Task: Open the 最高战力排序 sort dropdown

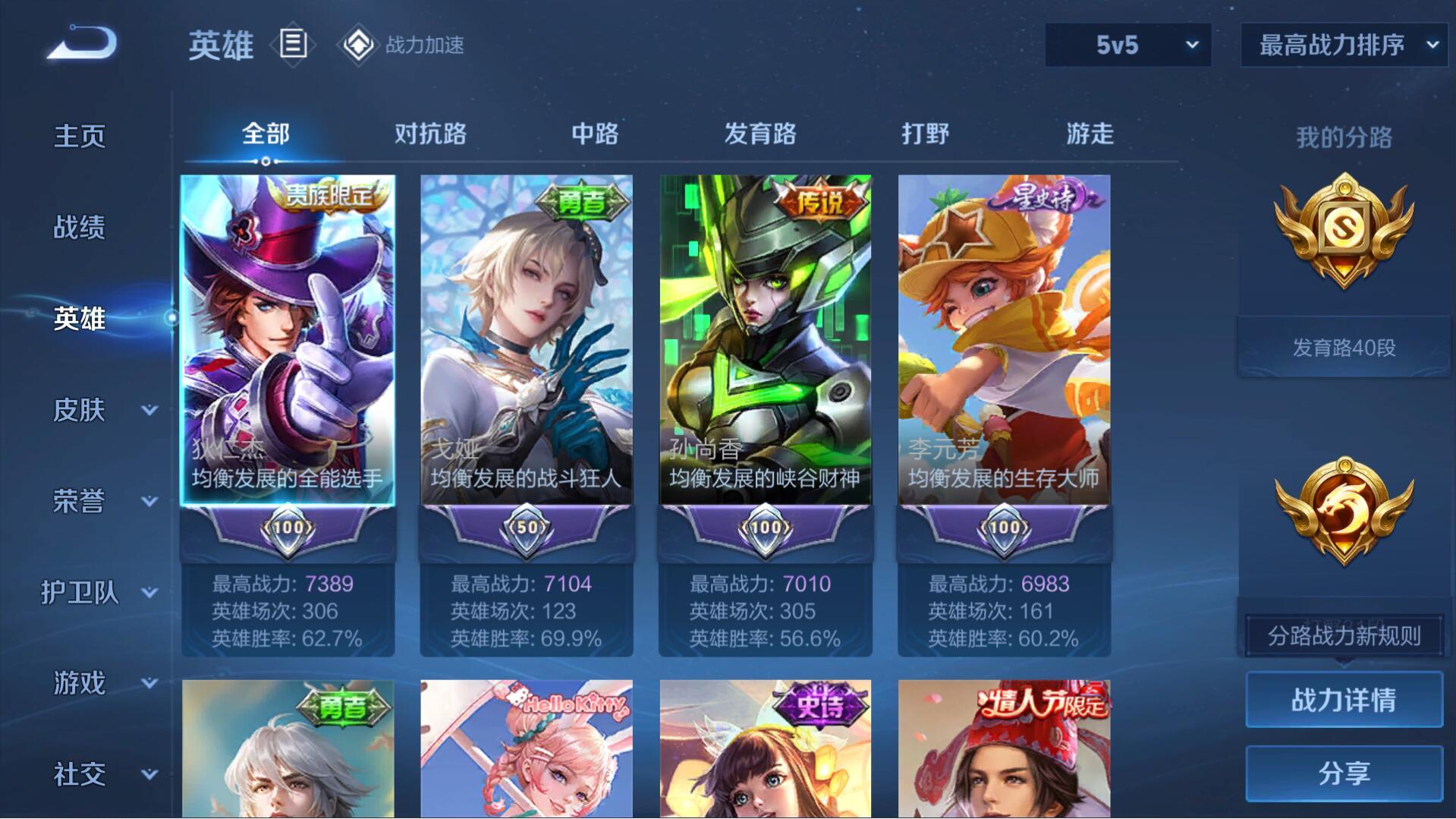Action: 1344,45
